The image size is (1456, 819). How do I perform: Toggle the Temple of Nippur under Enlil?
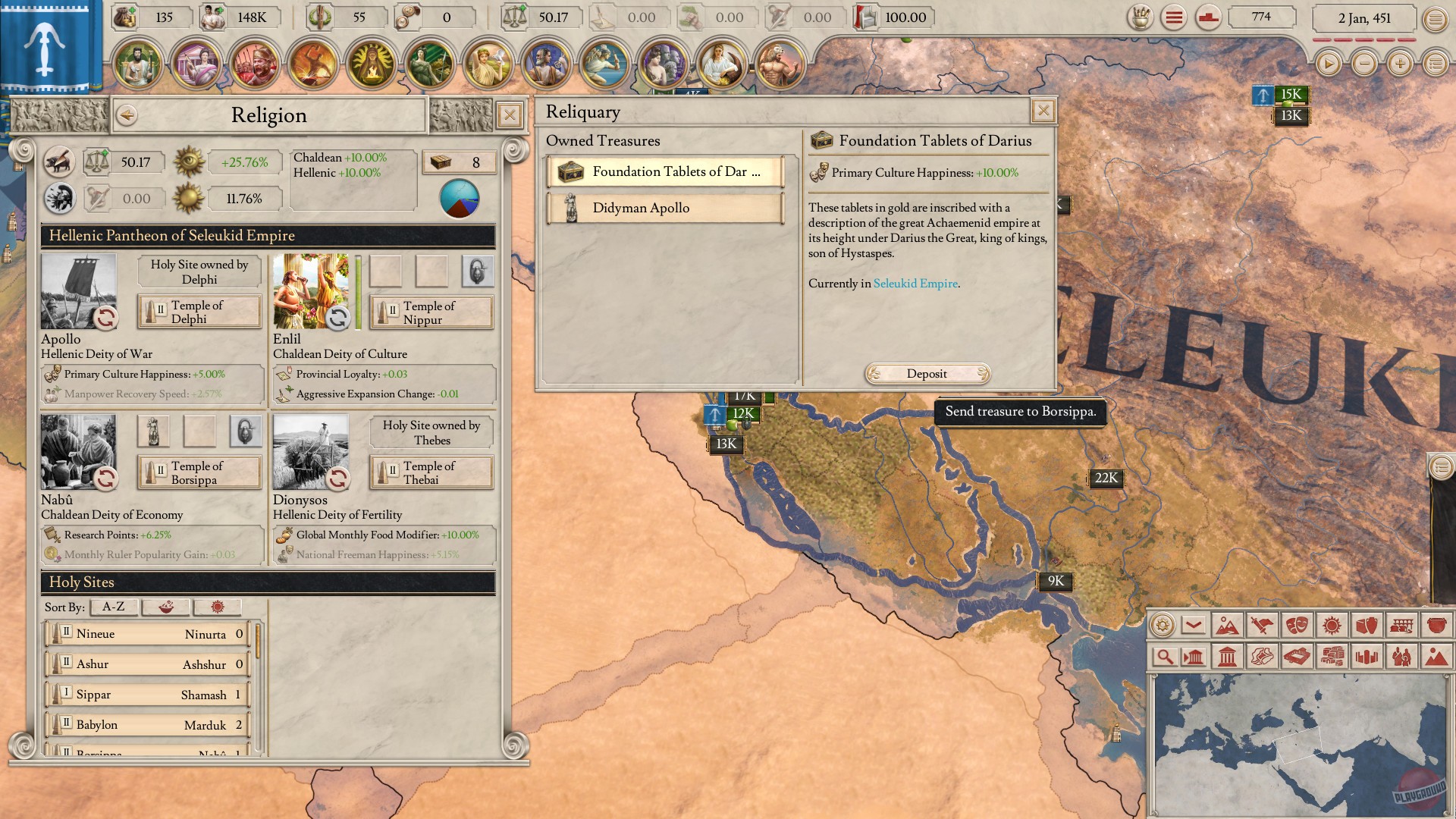[x=431, y=312]
